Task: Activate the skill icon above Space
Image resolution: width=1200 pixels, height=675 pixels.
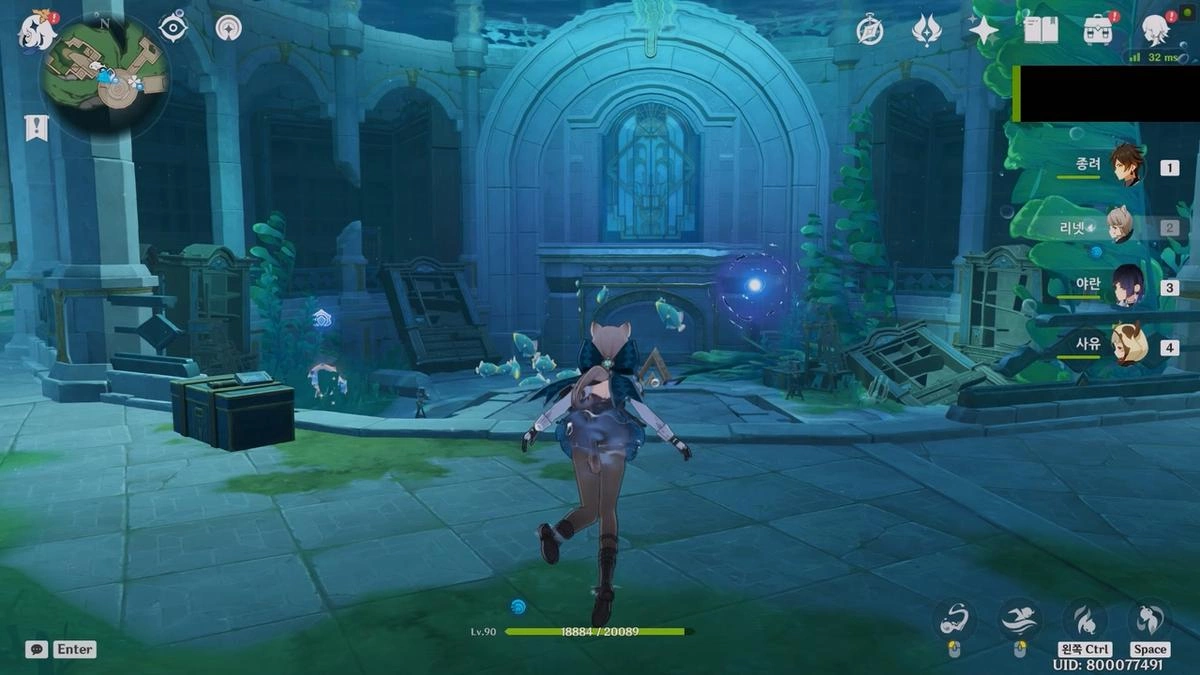Action: (1149, 620)
